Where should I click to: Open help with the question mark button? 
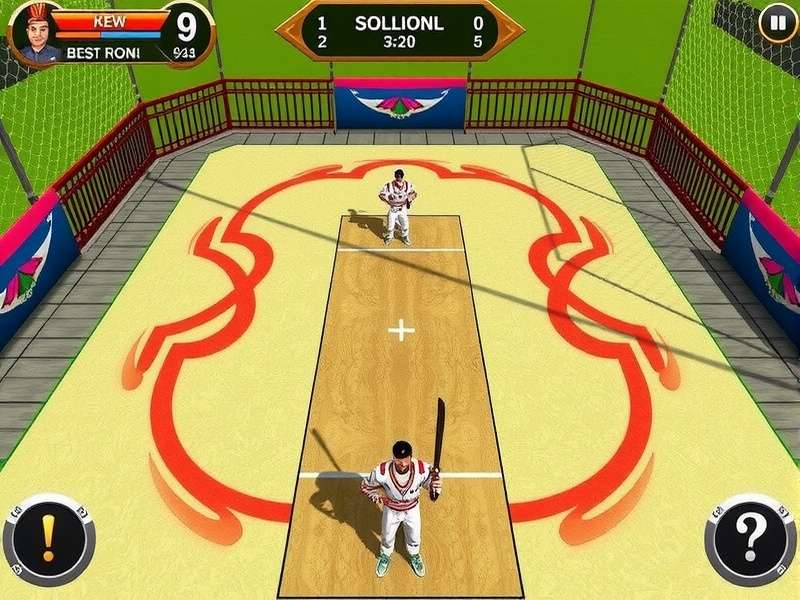point(751,540)
